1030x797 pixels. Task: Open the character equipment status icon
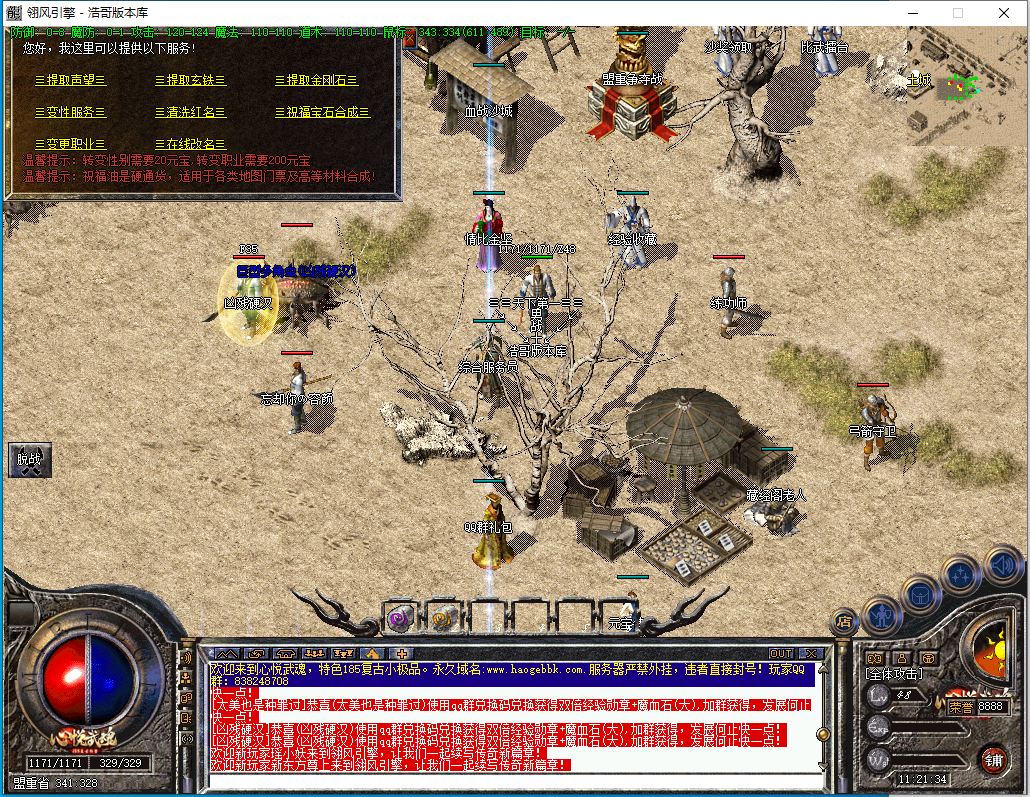click(x=882, y=612)
